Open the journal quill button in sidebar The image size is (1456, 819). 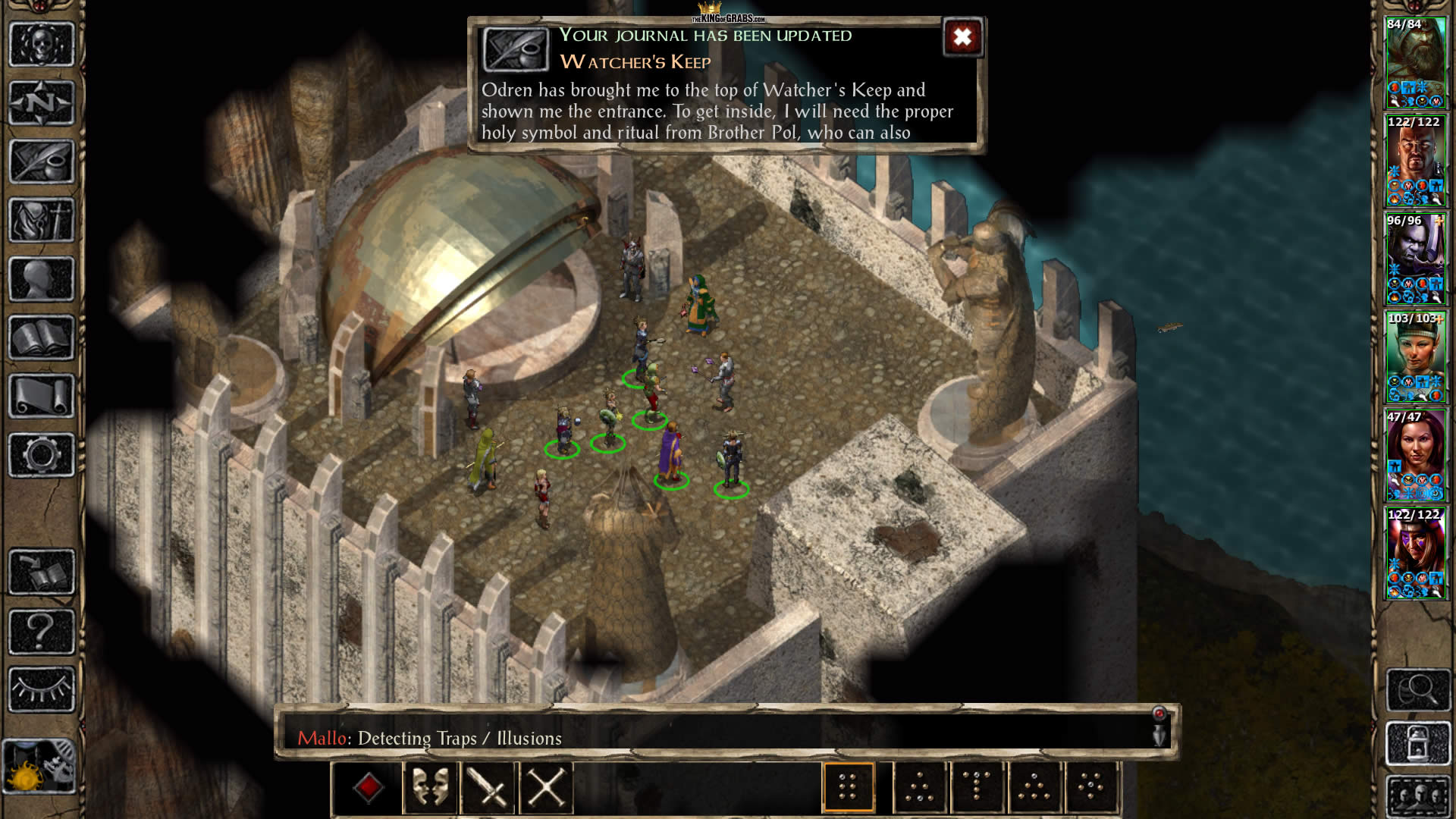[x=42, y=162]
